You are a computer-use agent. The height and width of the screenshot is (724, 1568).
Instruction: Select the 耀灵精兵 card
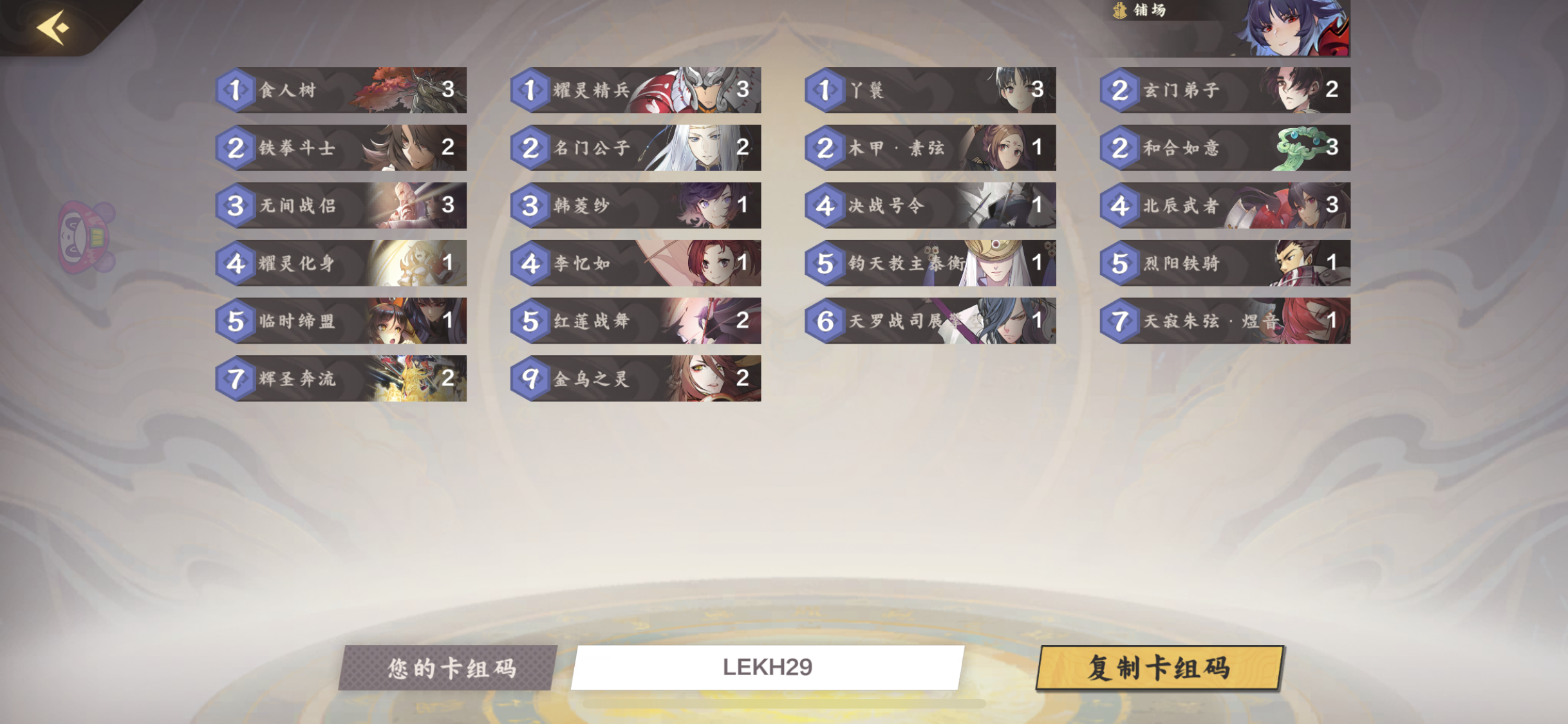[636, 90]
